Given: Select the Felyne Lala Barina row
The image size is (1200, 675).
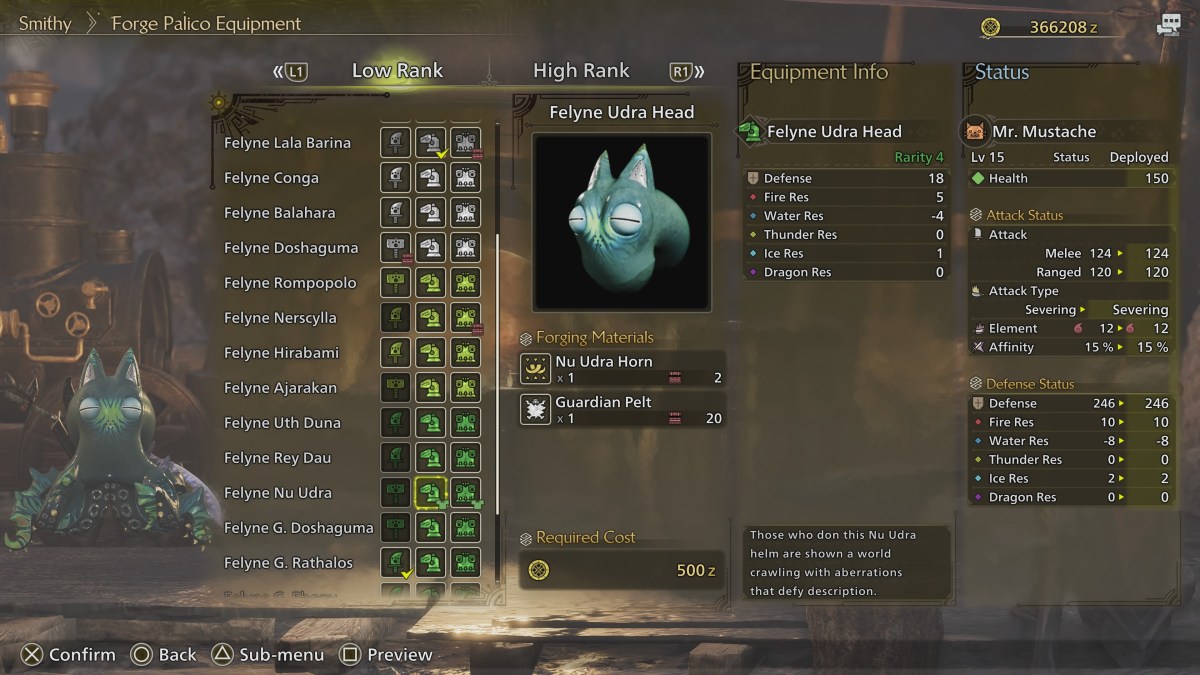Looking at the screenshot, I should point(287,143).
